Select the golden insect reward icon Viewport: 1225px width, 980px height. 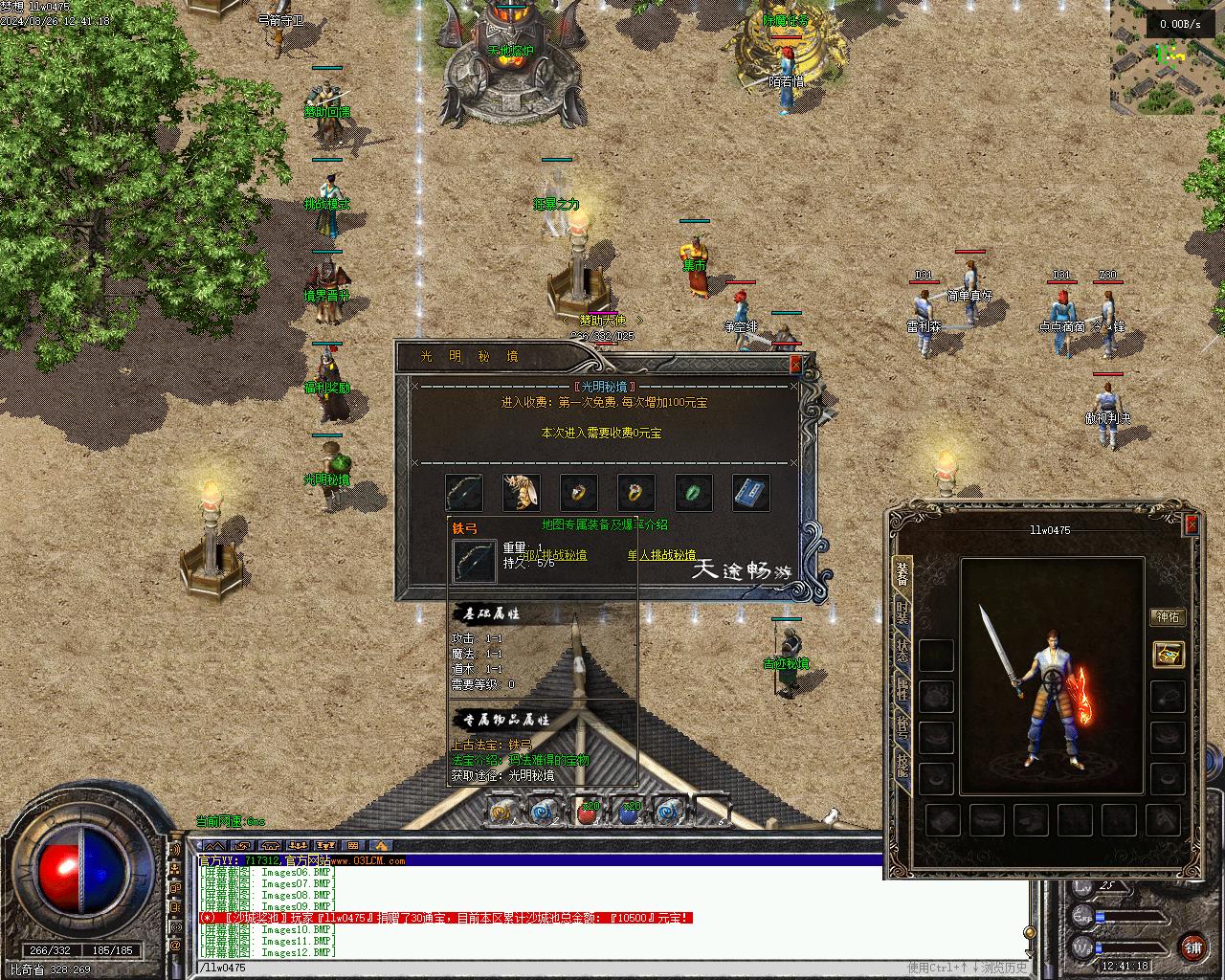(x=522, y=493)
